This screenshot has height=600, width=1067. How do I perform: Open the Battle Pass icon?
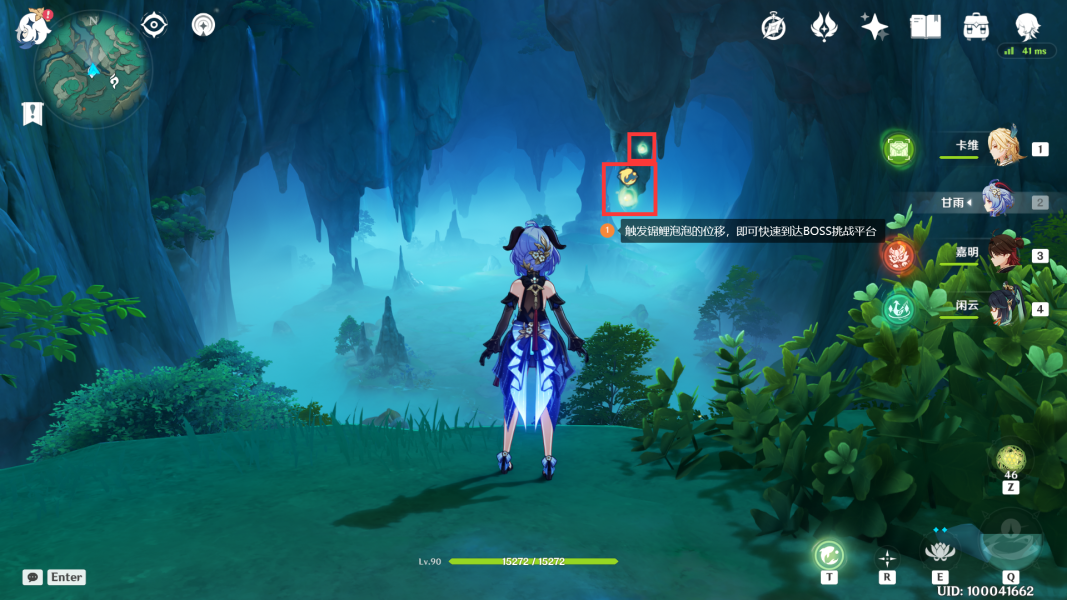(x=823, y=27)
